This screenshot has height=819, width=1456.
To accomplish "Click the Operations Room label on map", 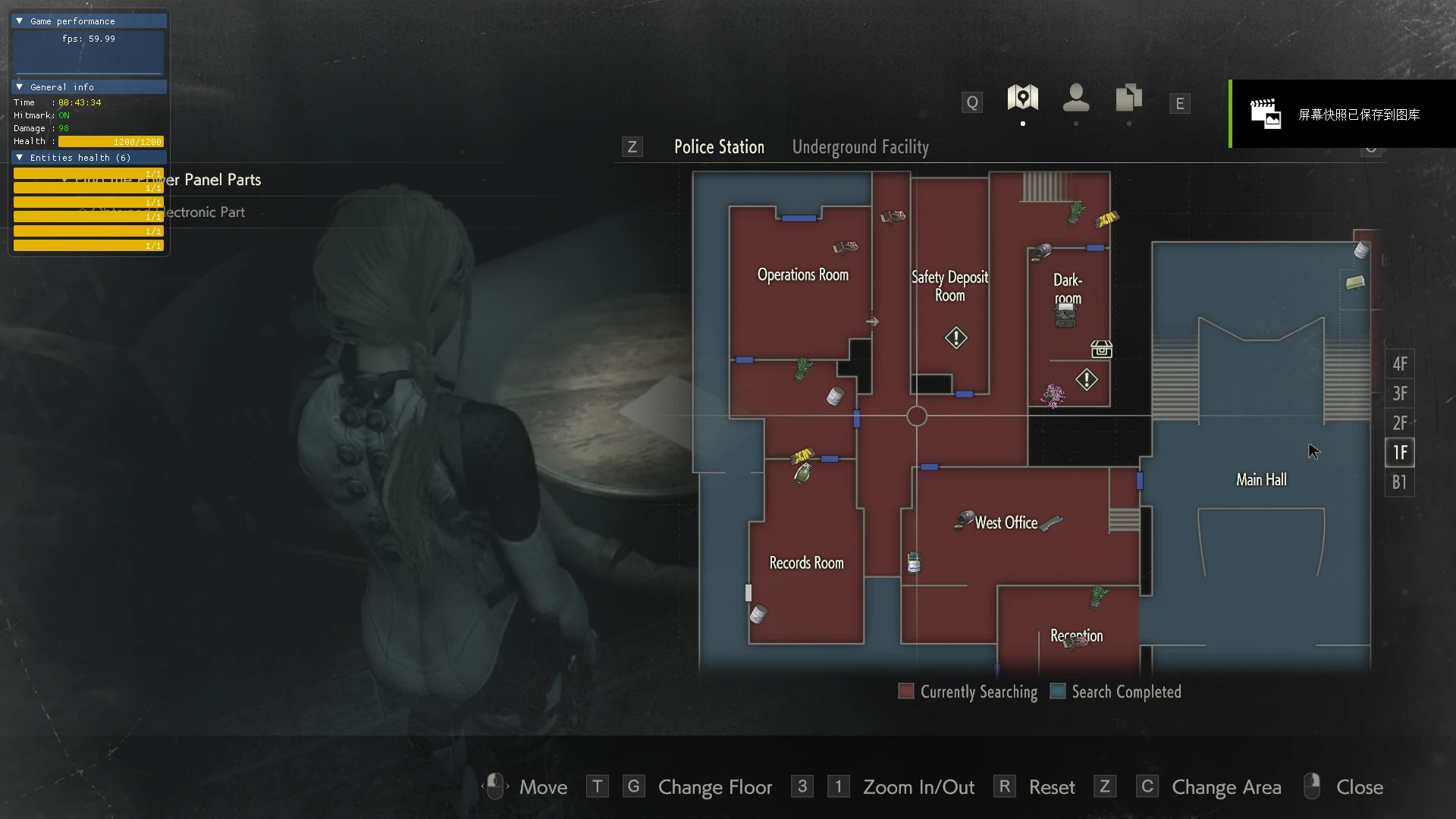I will click(802, 275).
